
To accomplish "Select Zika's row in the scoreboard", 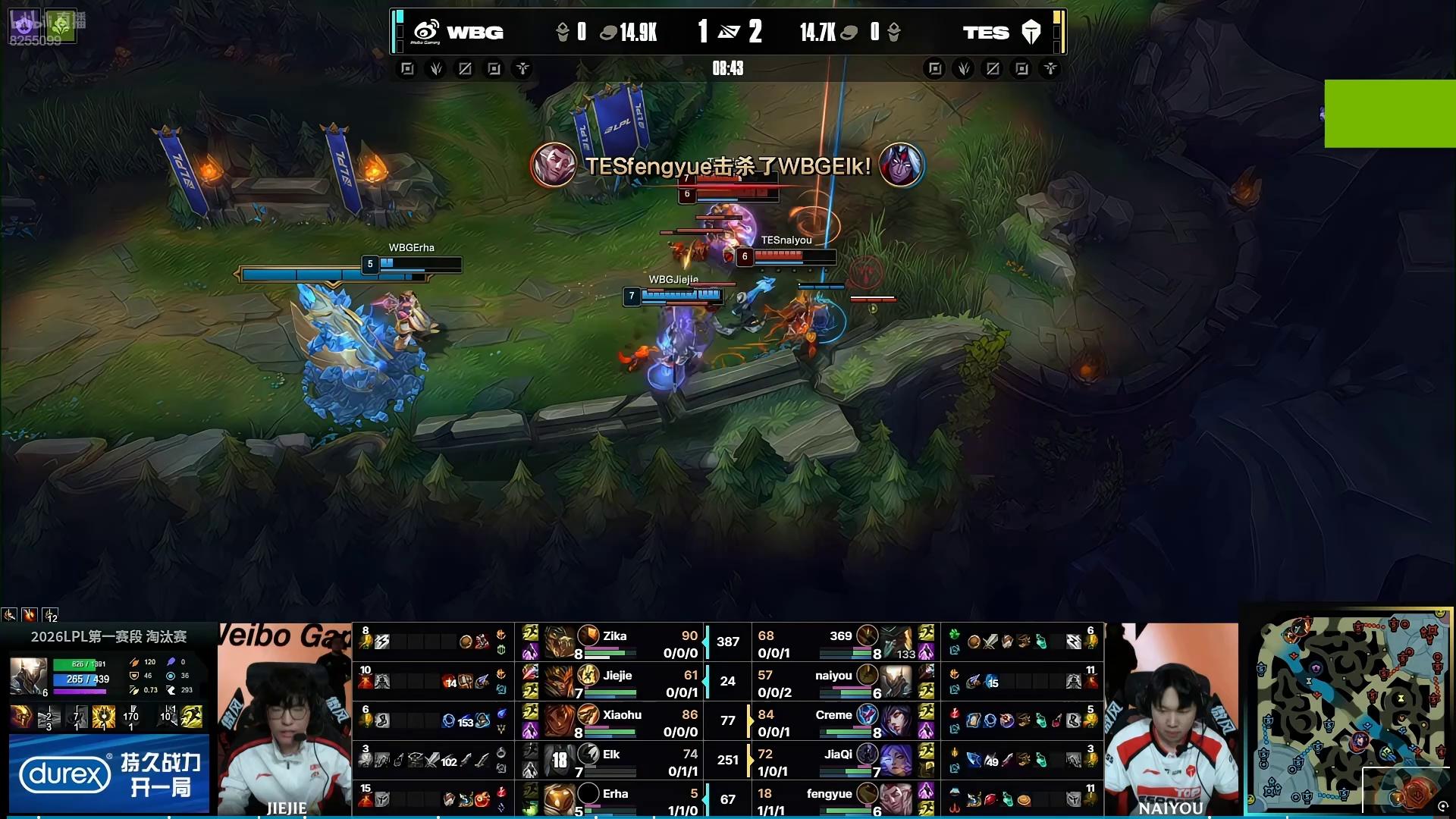I will tap(614, 642).
